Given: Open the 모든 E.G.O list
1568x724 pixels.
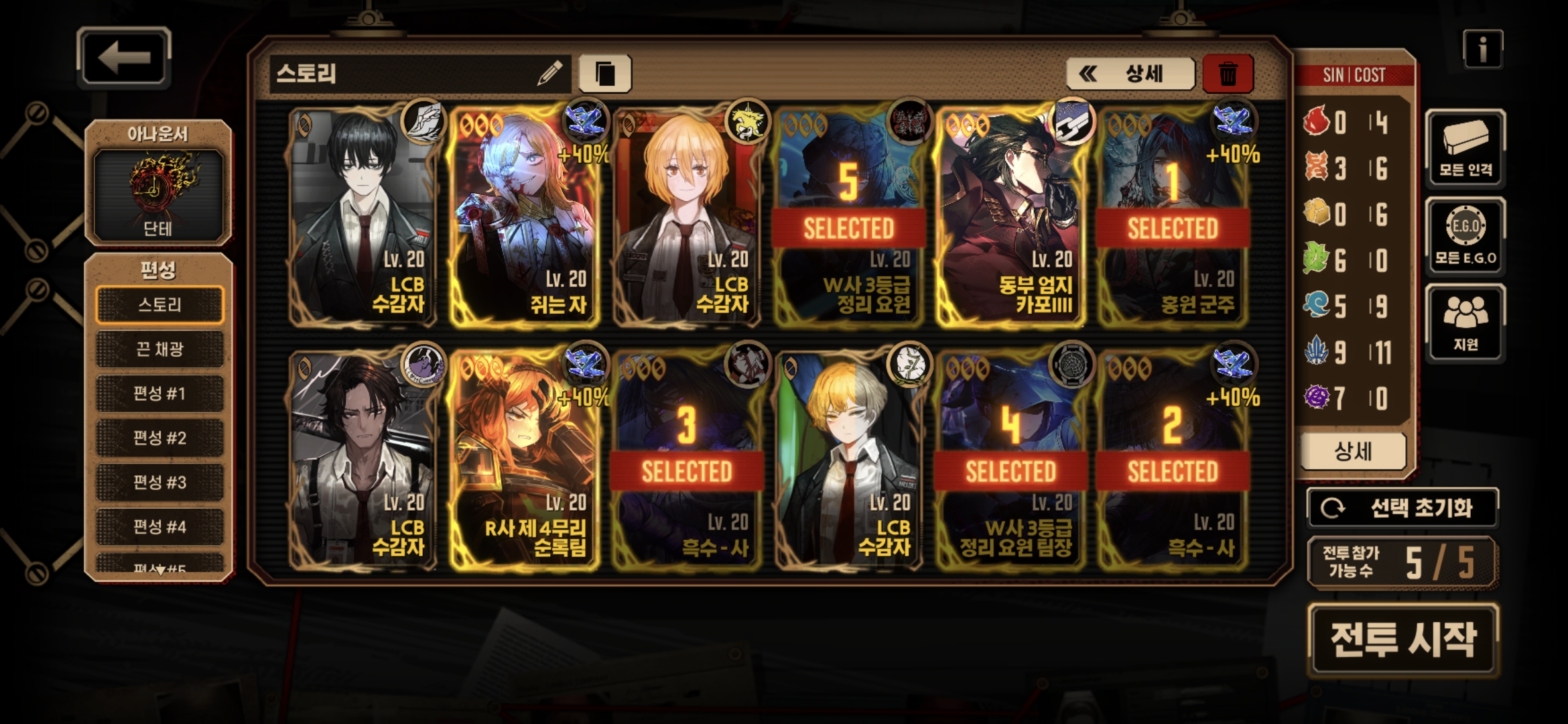Looking at the screenshot, I should coord(1465,236).
